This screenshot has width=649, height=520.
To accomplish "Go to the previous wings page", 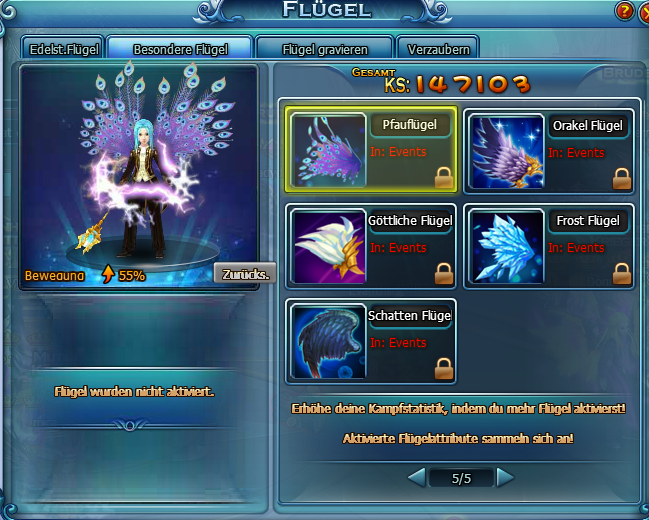I will coord(417,478).
